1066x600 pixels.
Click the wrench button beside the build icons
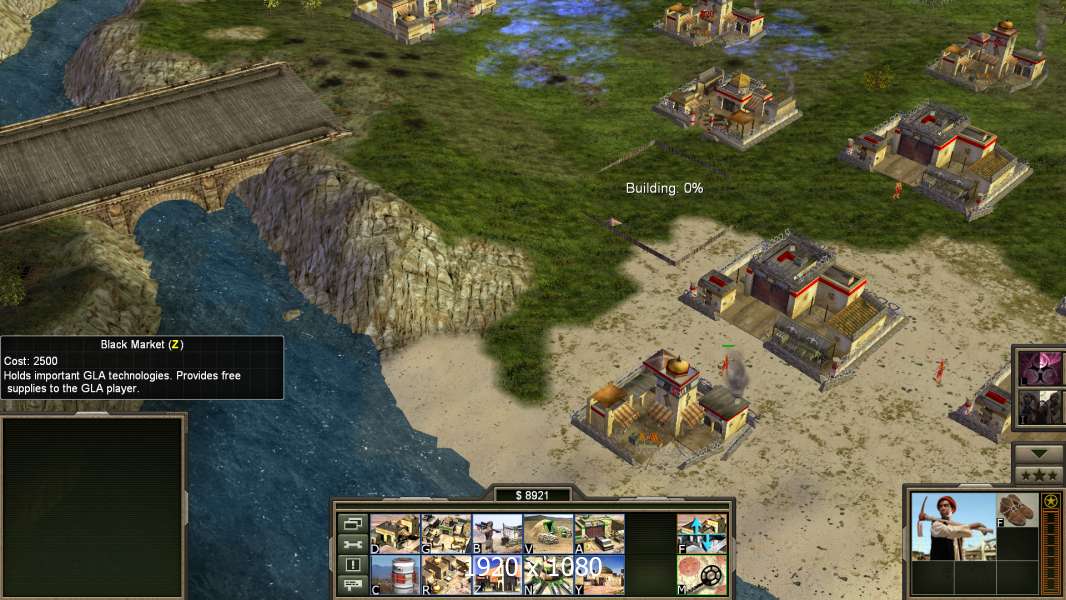point(352,544)
